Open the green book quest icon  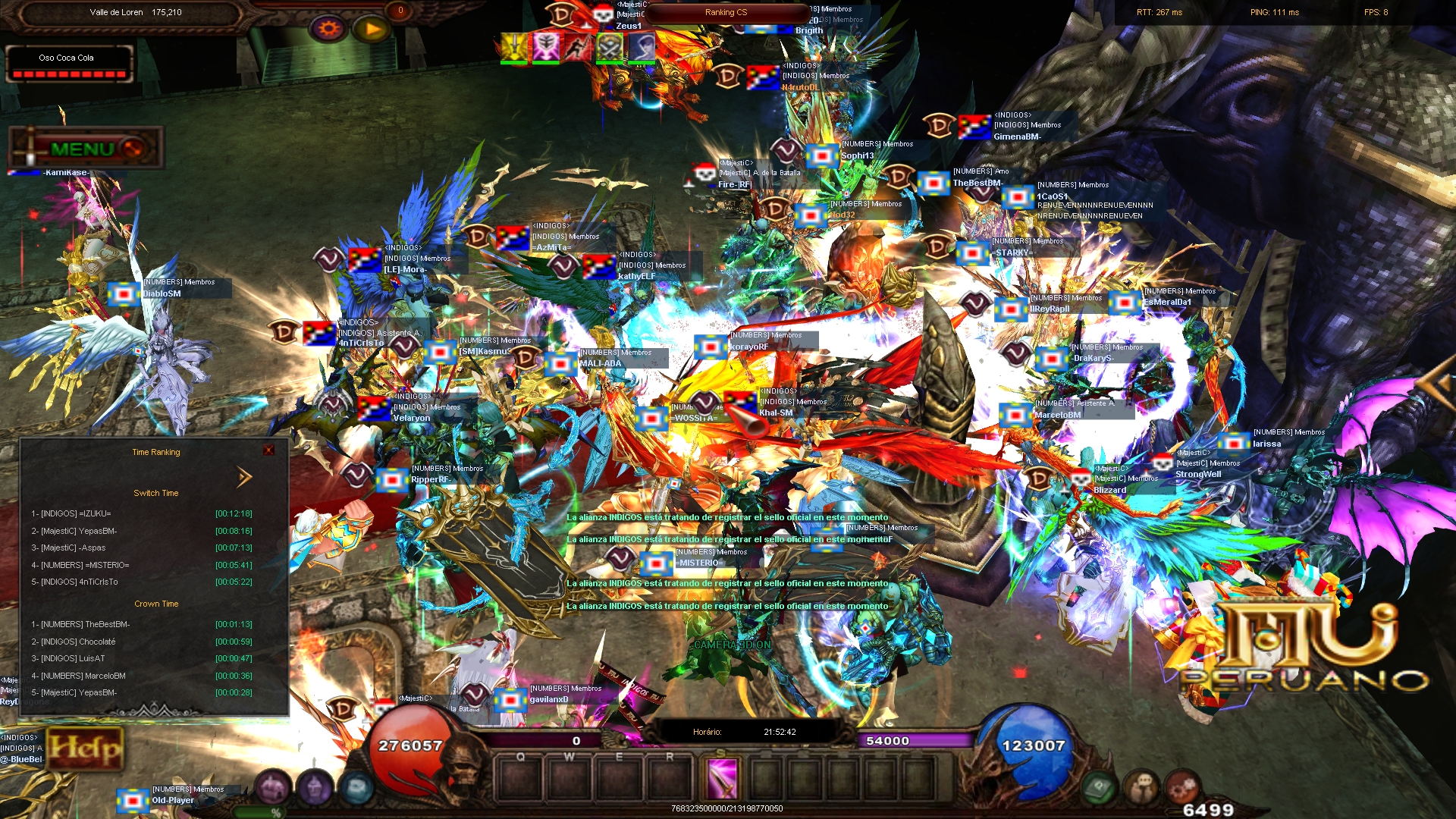point(1099,789)
